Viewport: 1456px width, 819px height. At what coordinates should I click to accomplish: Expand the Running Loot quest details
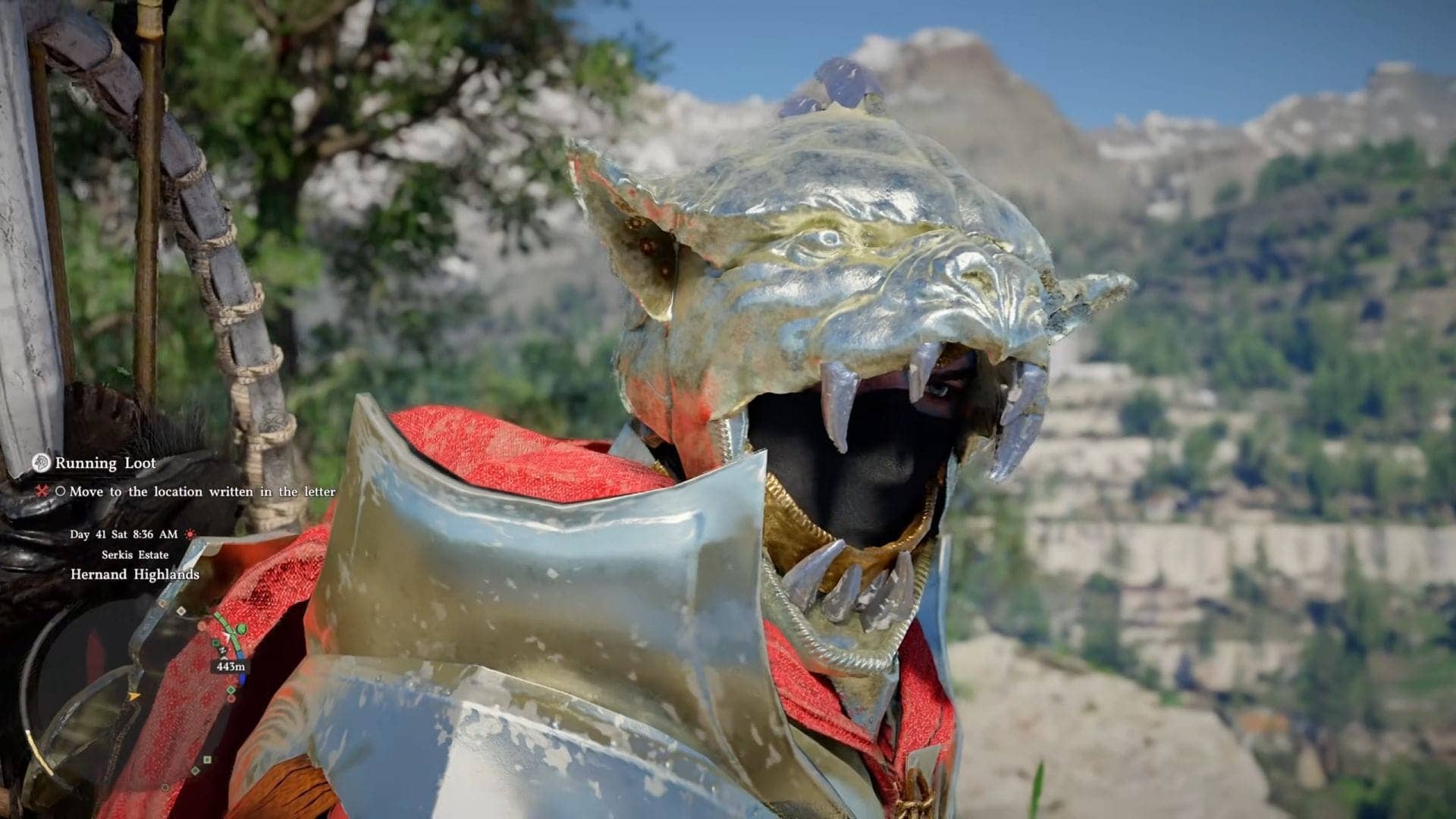coord(106,463)
